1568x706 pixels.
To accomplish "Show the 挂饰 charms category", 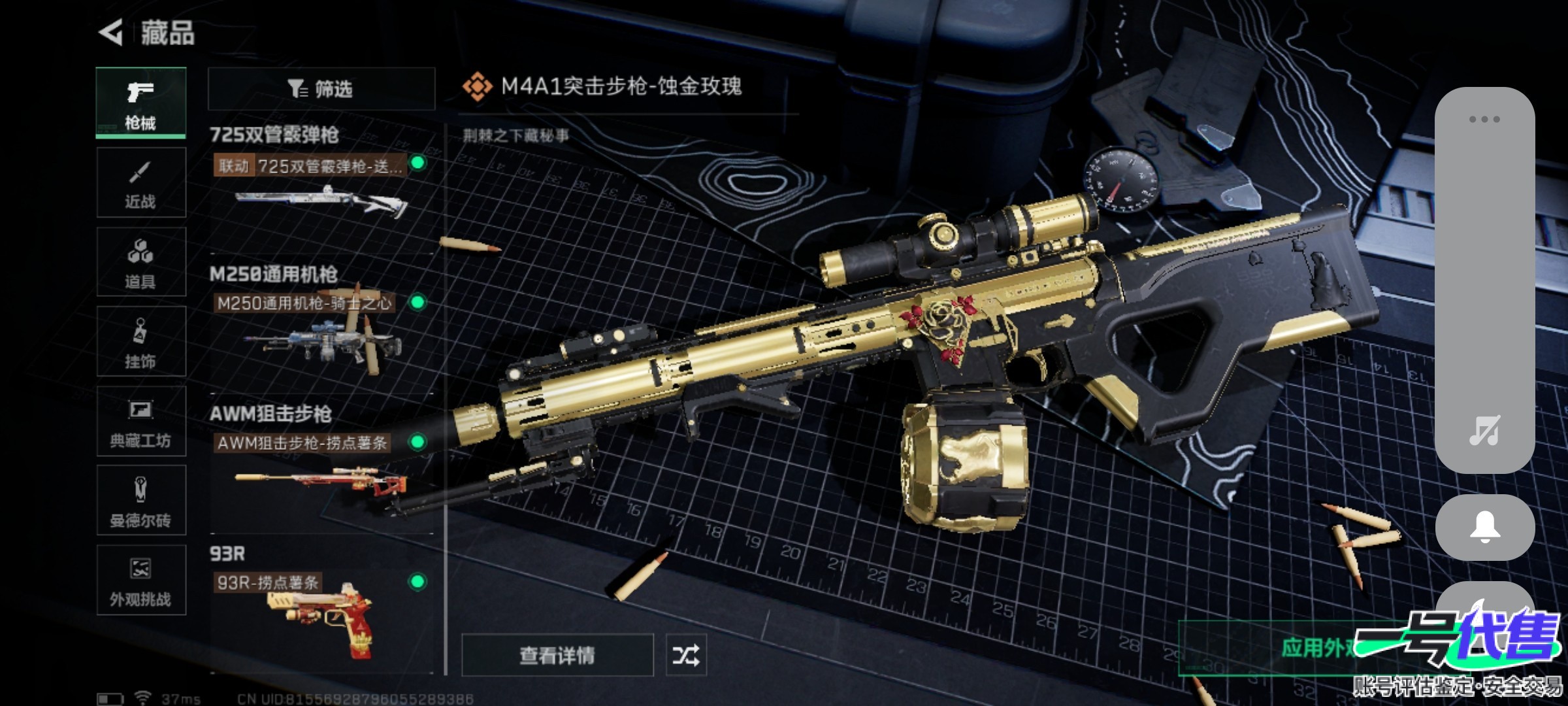I will (x=140, y=342).
